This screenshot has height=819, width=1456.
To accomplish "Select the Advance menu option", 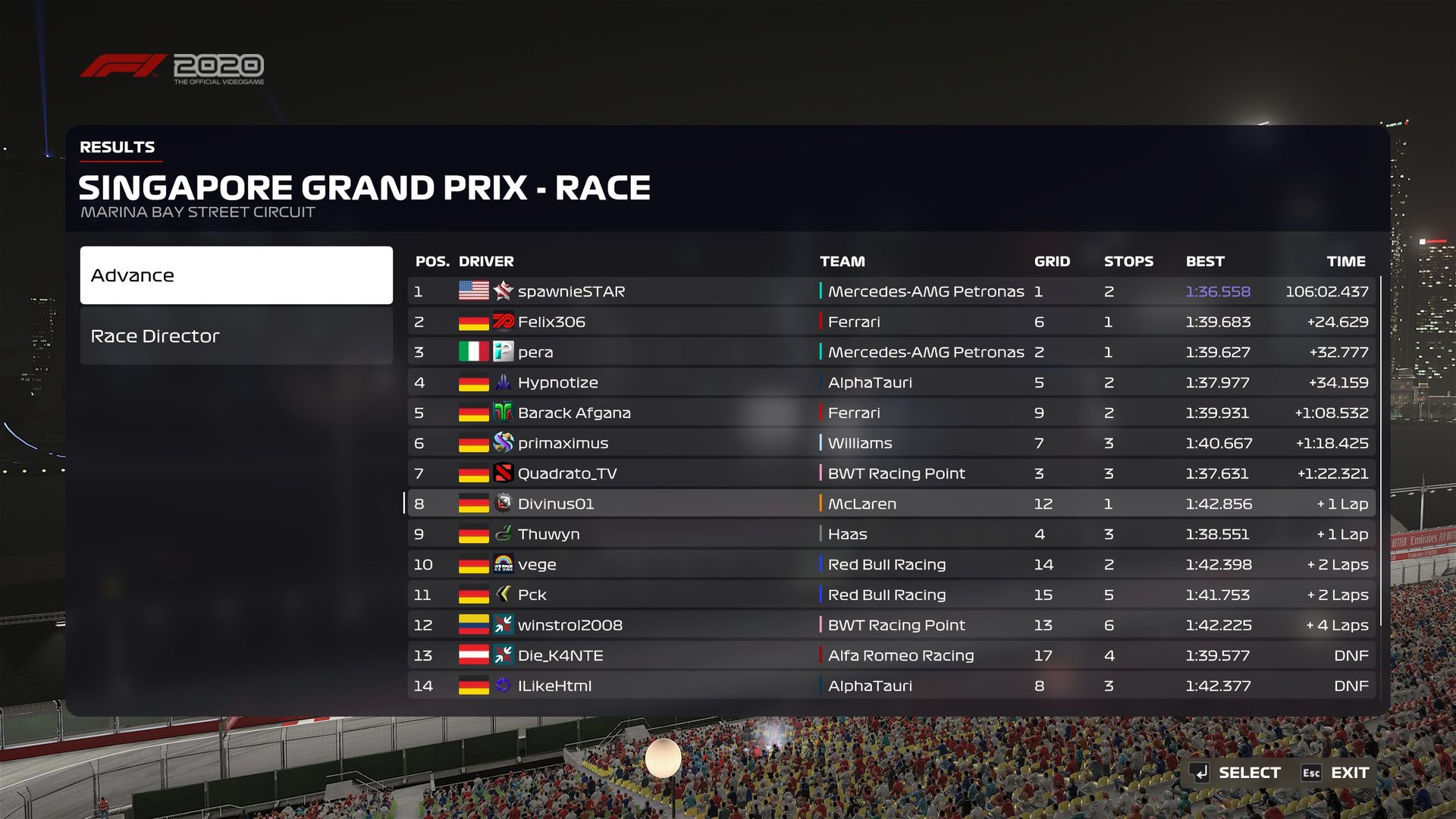I will click(236, 275).
